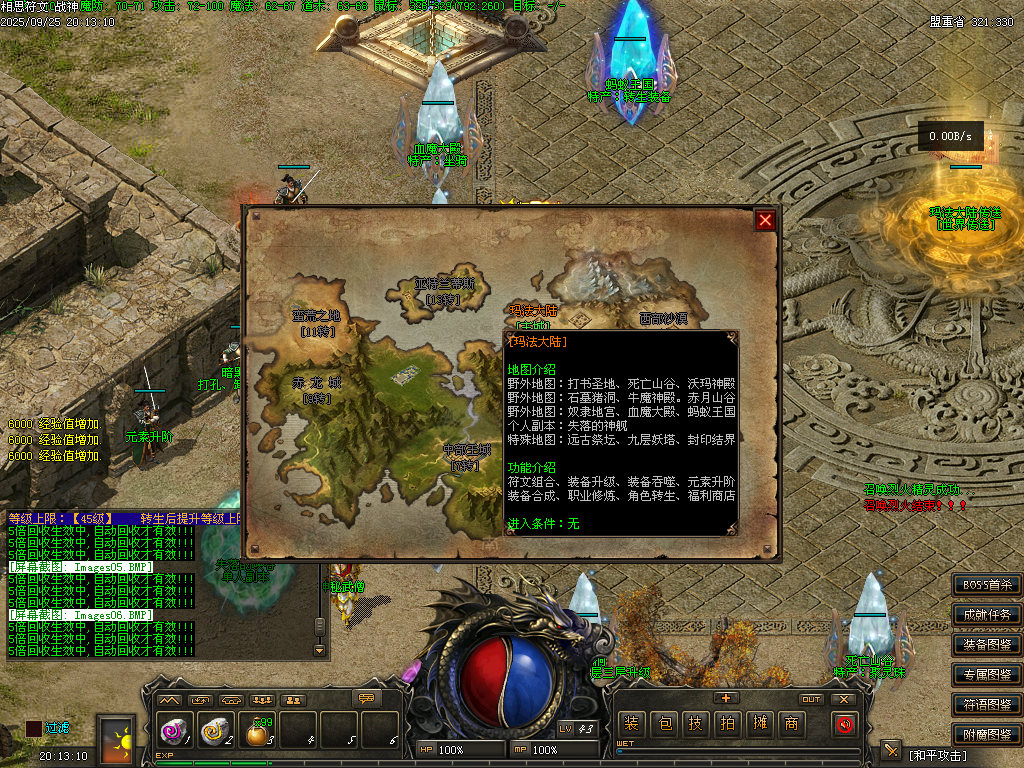Use the golden potion in slot 3

[258, 733]
